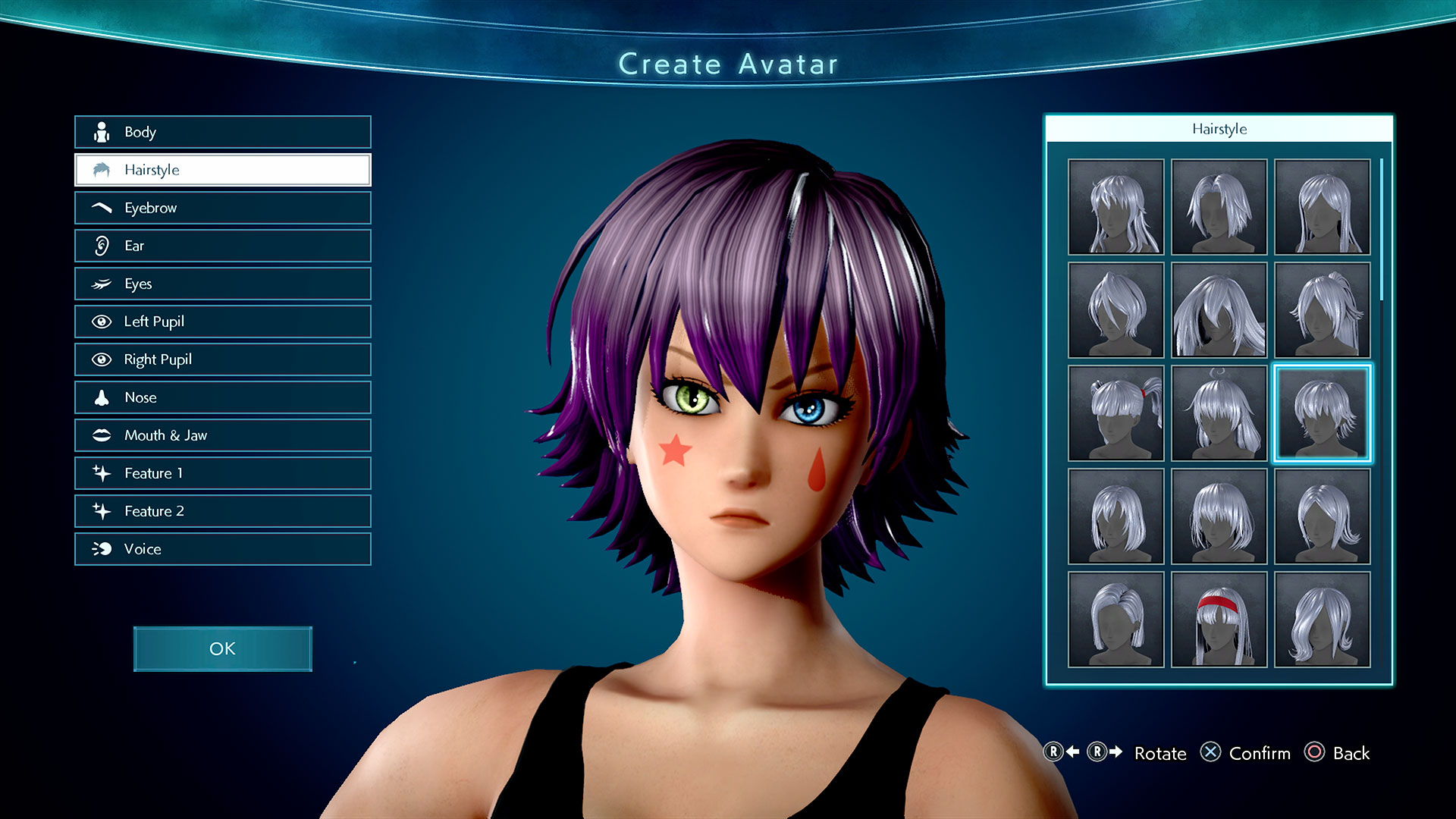
Task: Open the Eyes category
Action: (x=222, y=284)
